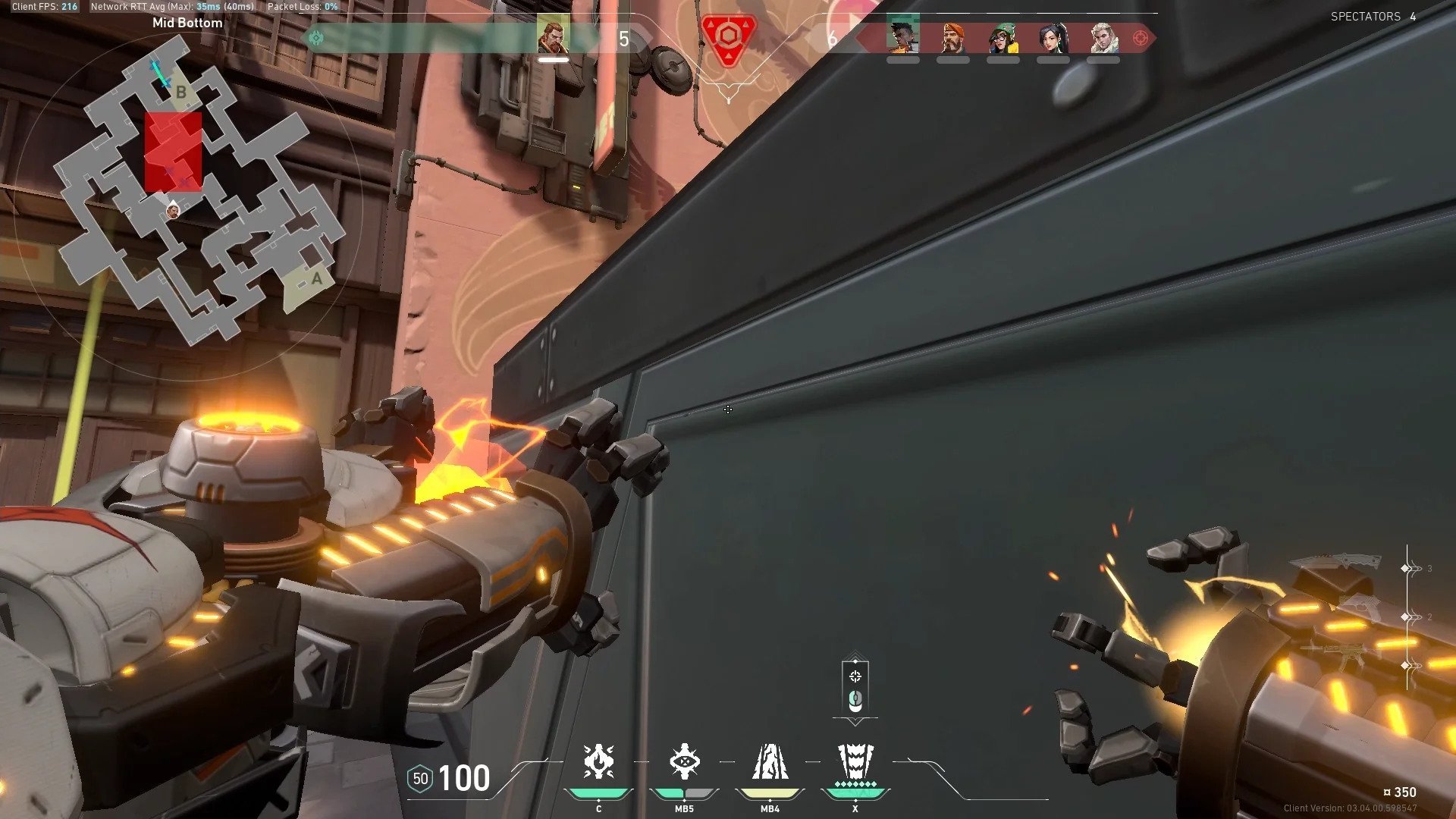This screenshot has height=819, width=1456.
Task: Select the Flashpoint eye ability
Action: [x=684, y=762]
